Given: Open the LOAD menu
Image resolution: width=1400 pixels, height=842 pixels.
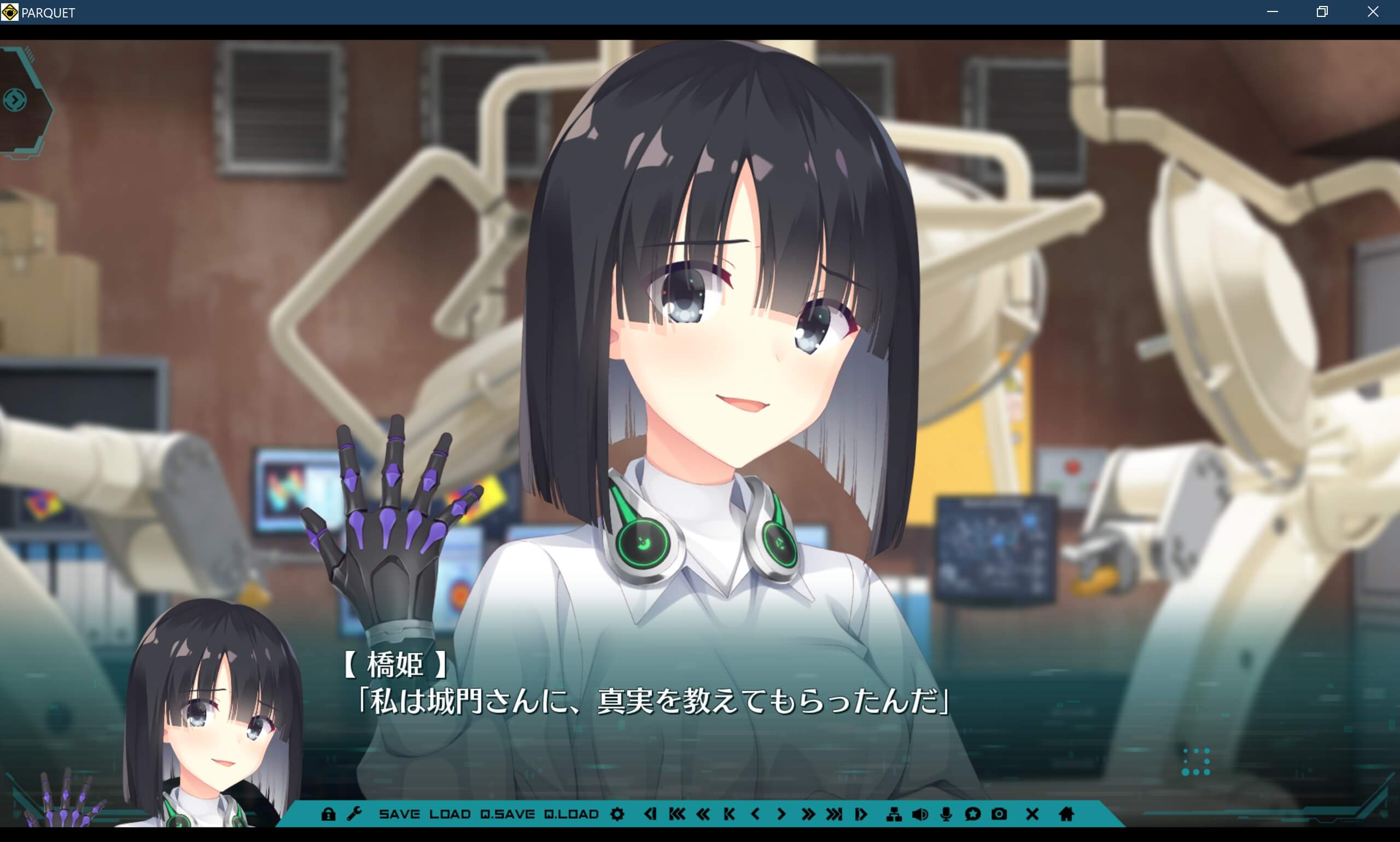Looking at the screenshot, I should pyautogui.click(x=450, y=815).
